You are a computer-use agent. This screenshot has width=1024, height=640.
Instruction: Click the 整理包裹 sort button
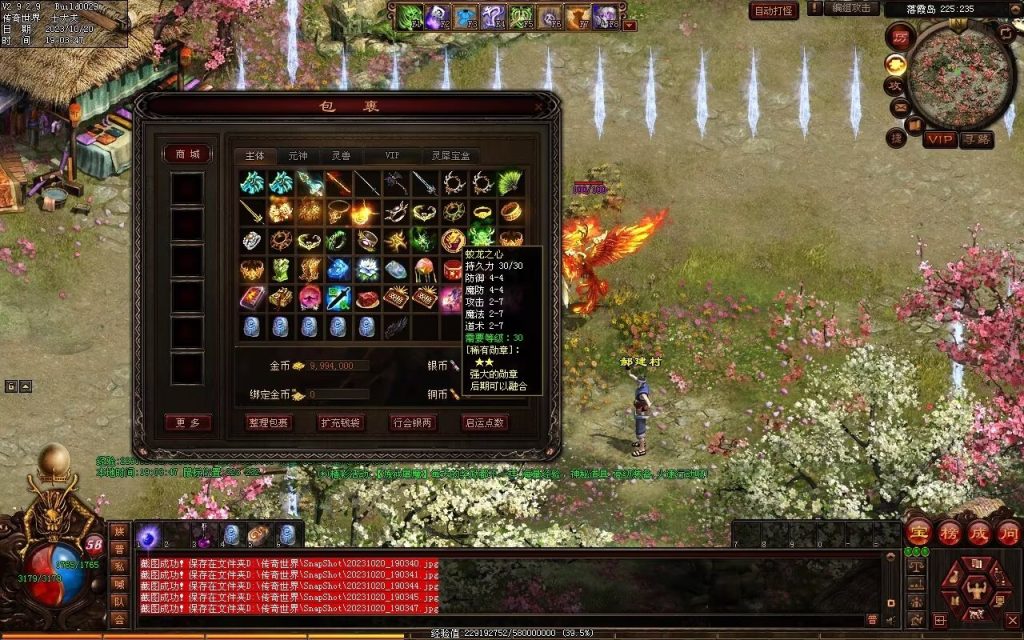click(x=268, y=423)
